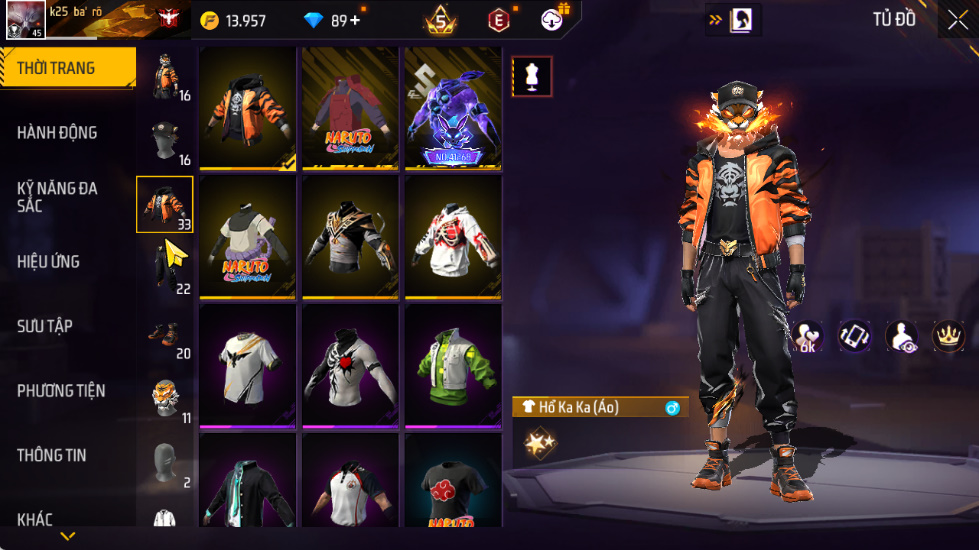Image resolution: width=979 pixels, height=550 pixels.
Task: Add more diamonds with the plus button
Action: [x=355, y=20]
